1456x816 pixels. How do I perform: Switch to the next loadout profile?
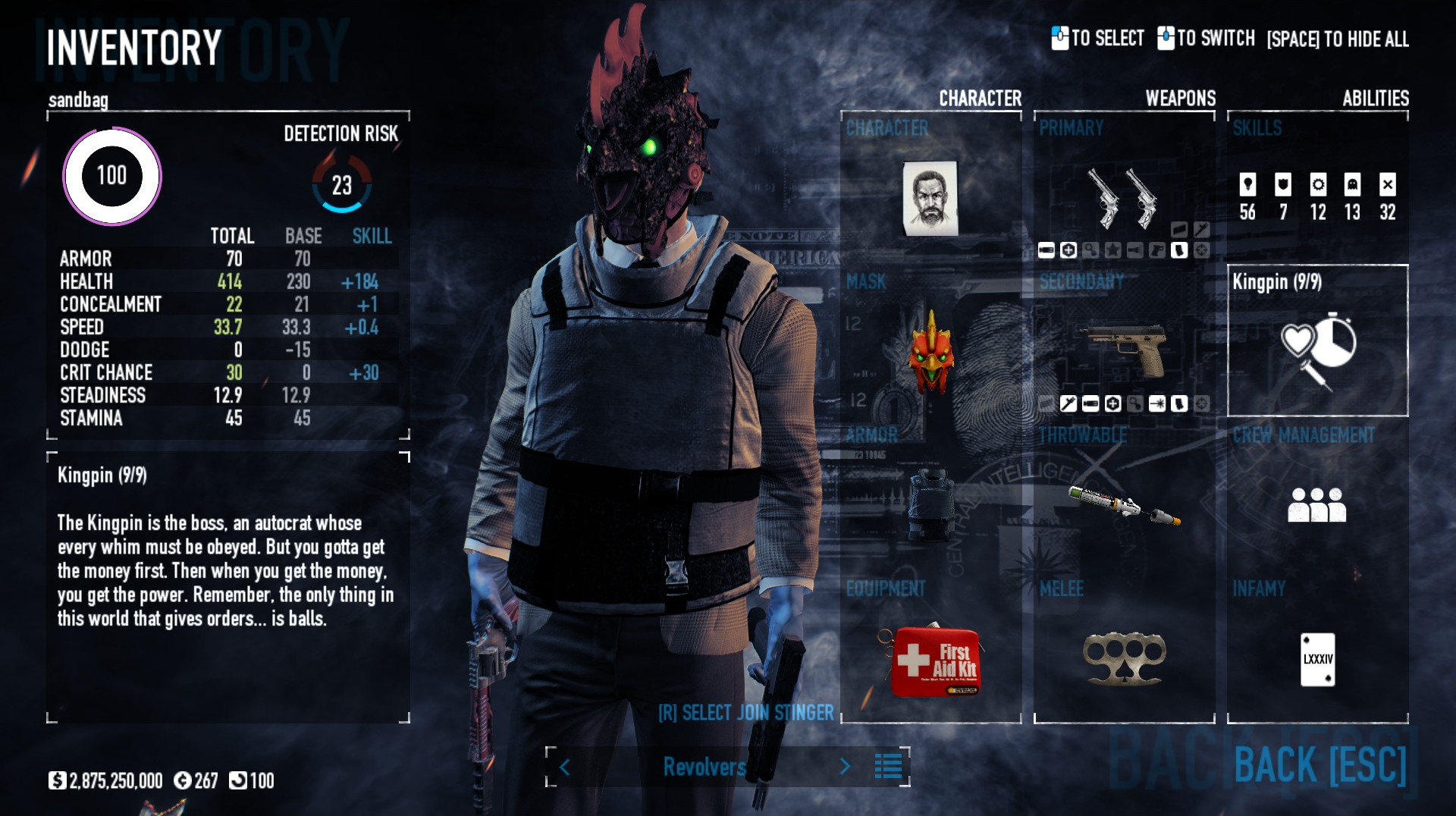point(845,767)
